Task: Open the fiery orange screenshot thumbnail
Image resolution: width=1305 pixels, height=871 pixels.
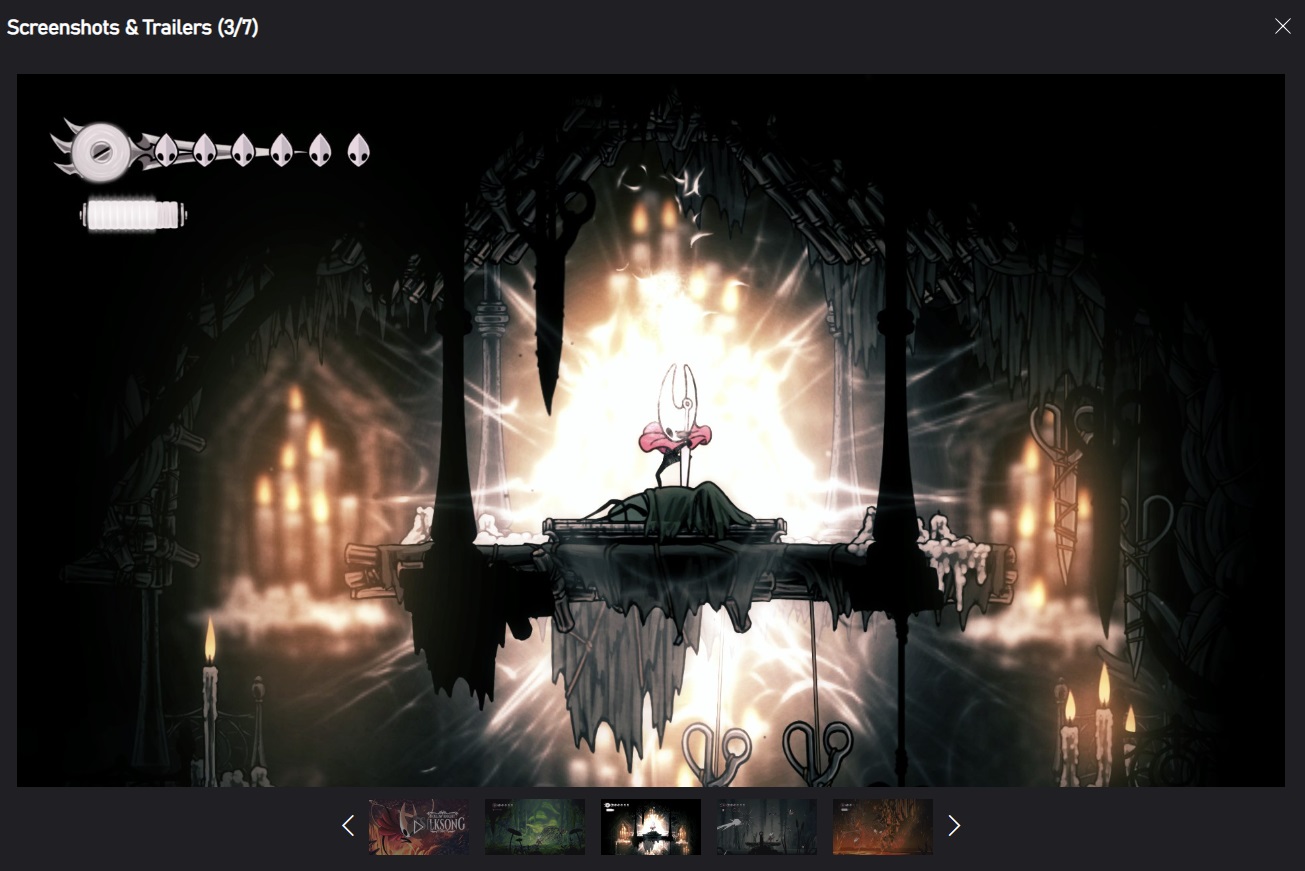Action: 882,827
